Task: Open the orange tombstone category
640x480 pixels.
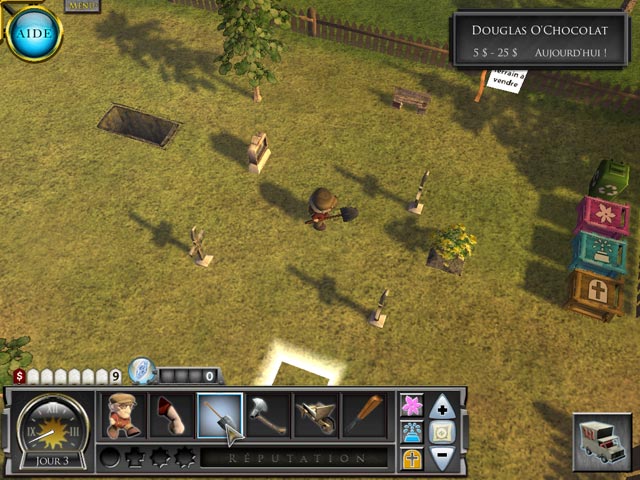Action: 411,458
